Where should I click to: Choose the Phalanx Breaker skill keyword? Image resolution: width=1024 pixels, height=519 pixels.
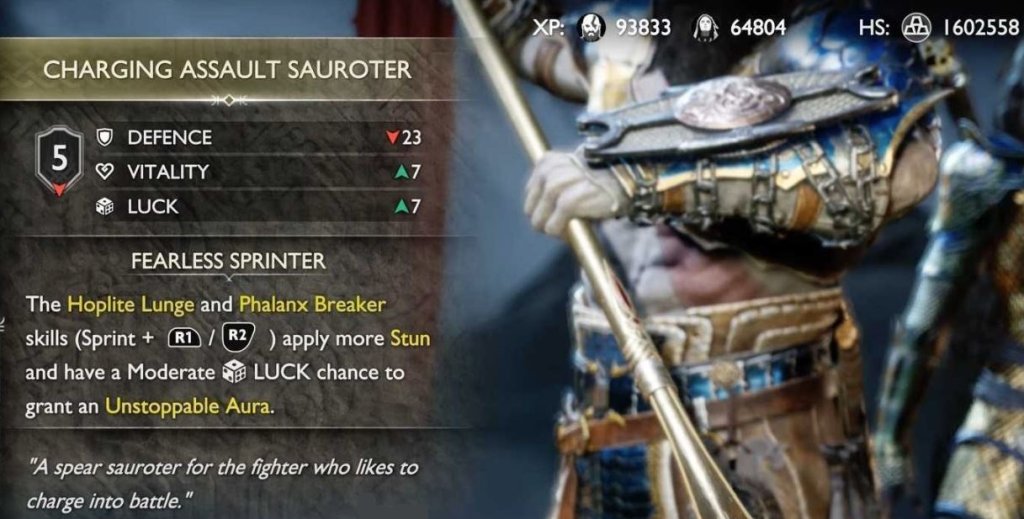pyautogui.click(x=312, y=303)
